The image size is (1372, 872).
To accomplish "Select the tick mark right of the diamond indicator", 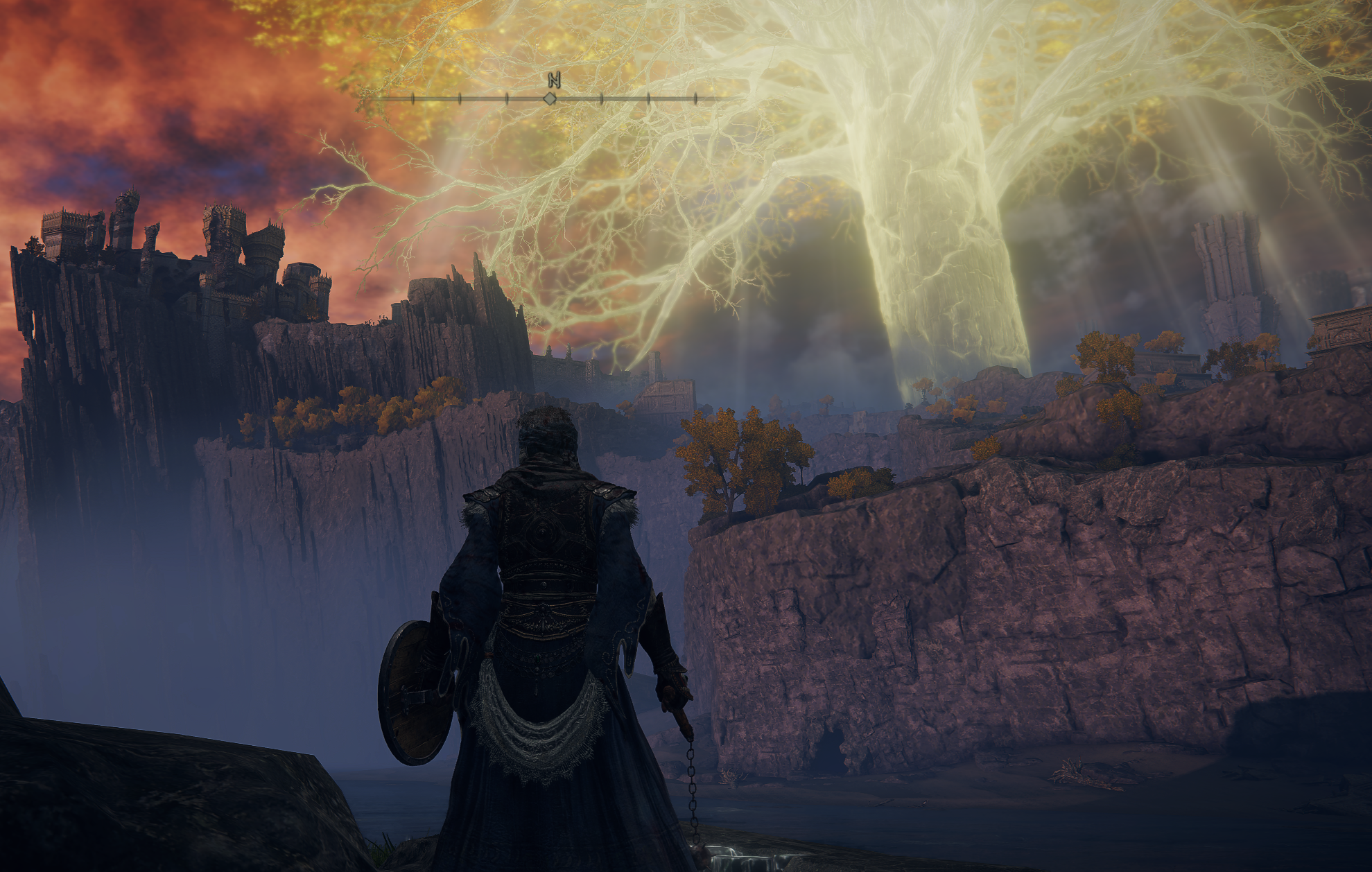I will click(601, 98).
